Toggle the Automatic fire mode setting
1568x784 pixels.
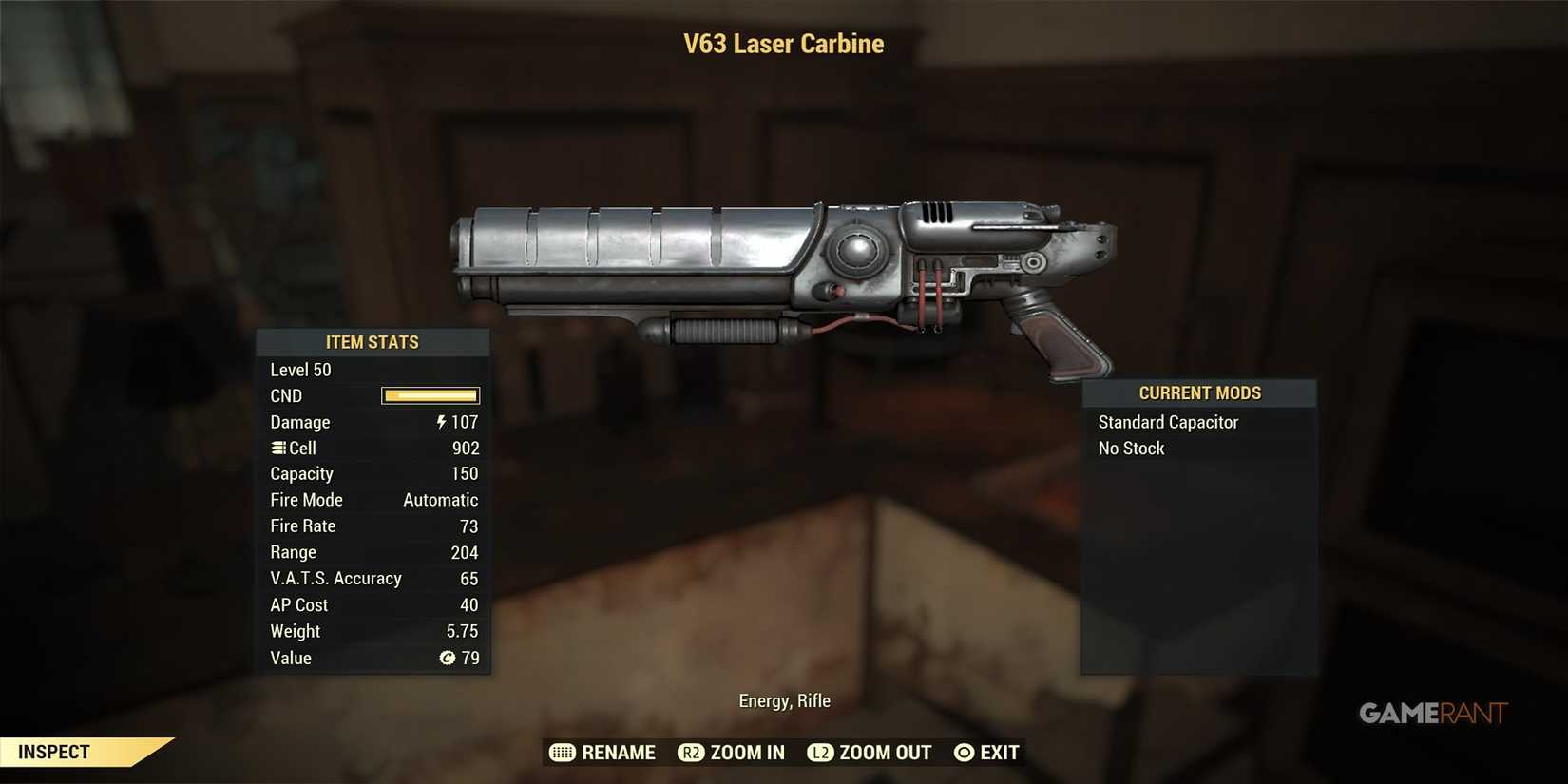tap(440, 499)
